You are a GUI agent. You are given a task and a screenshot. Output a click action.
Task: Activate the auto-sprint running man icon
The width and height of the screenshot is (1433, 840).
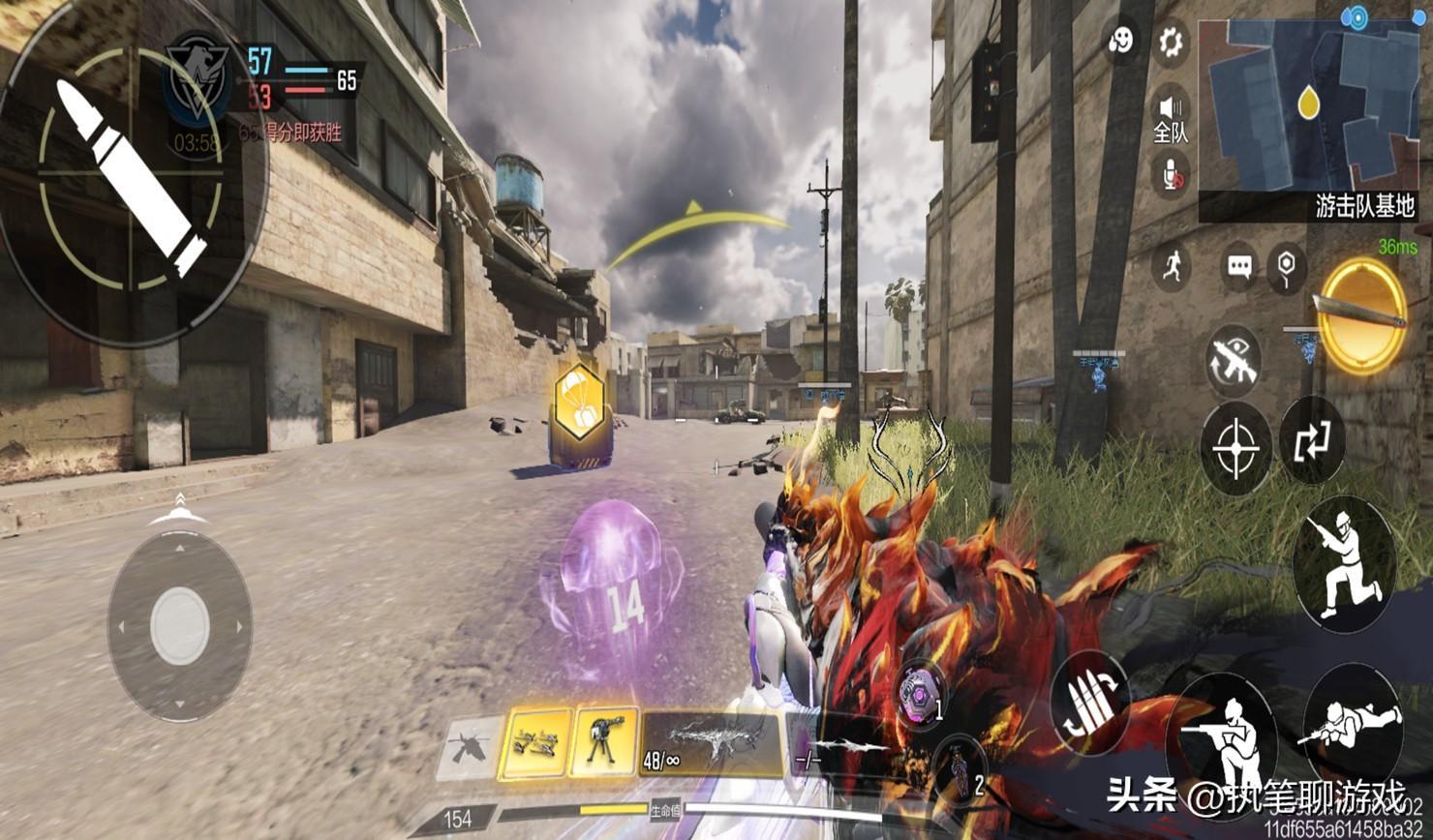(1173, 265)
